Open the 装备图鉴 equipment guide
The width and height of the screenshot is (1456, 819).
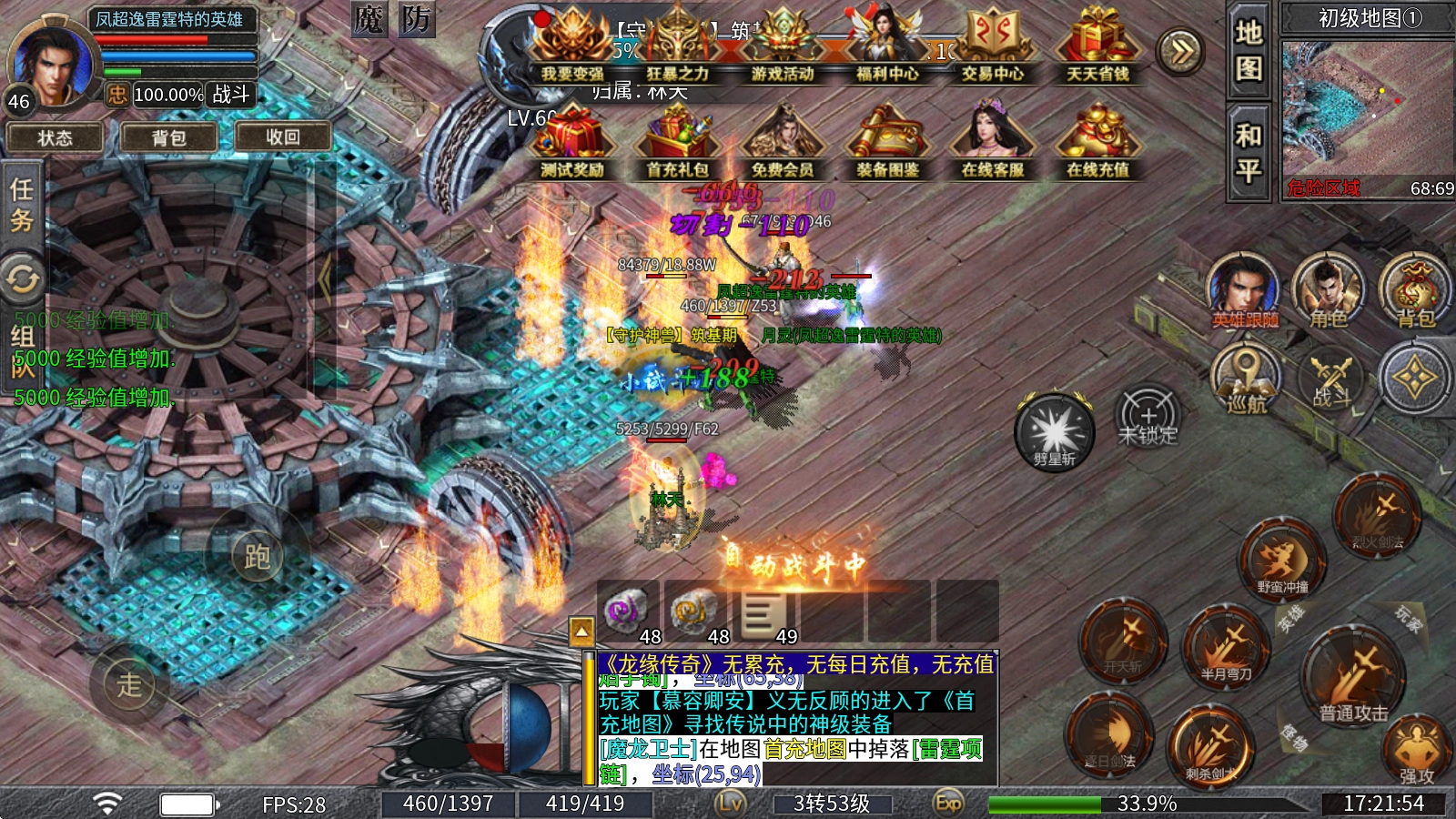point(886,144)
